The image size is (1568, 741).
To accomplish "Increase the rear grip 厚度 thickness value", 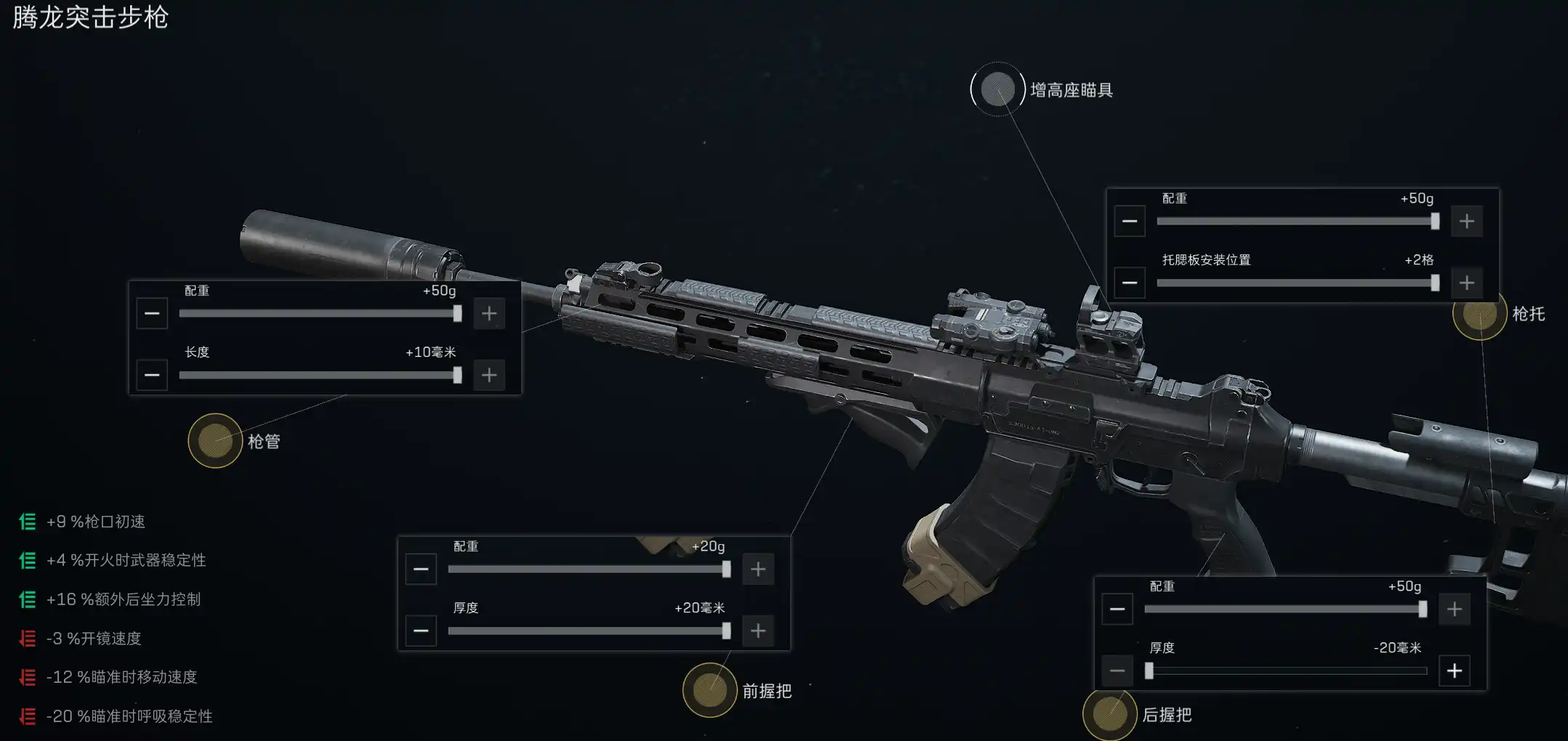I will tap(1455, 671).
